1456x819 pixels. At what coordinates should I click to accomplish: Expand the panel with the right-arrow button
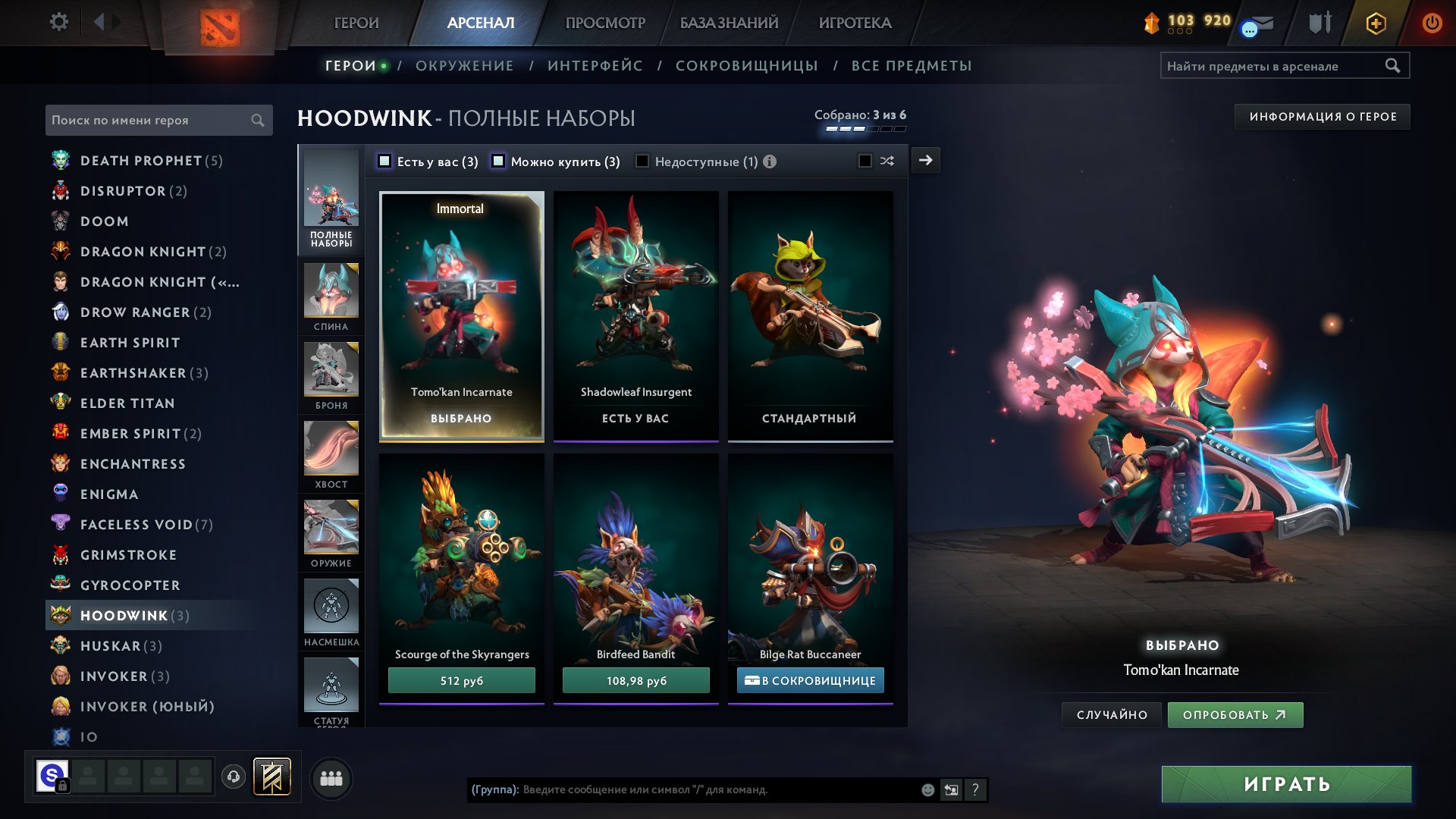(925, 160)
